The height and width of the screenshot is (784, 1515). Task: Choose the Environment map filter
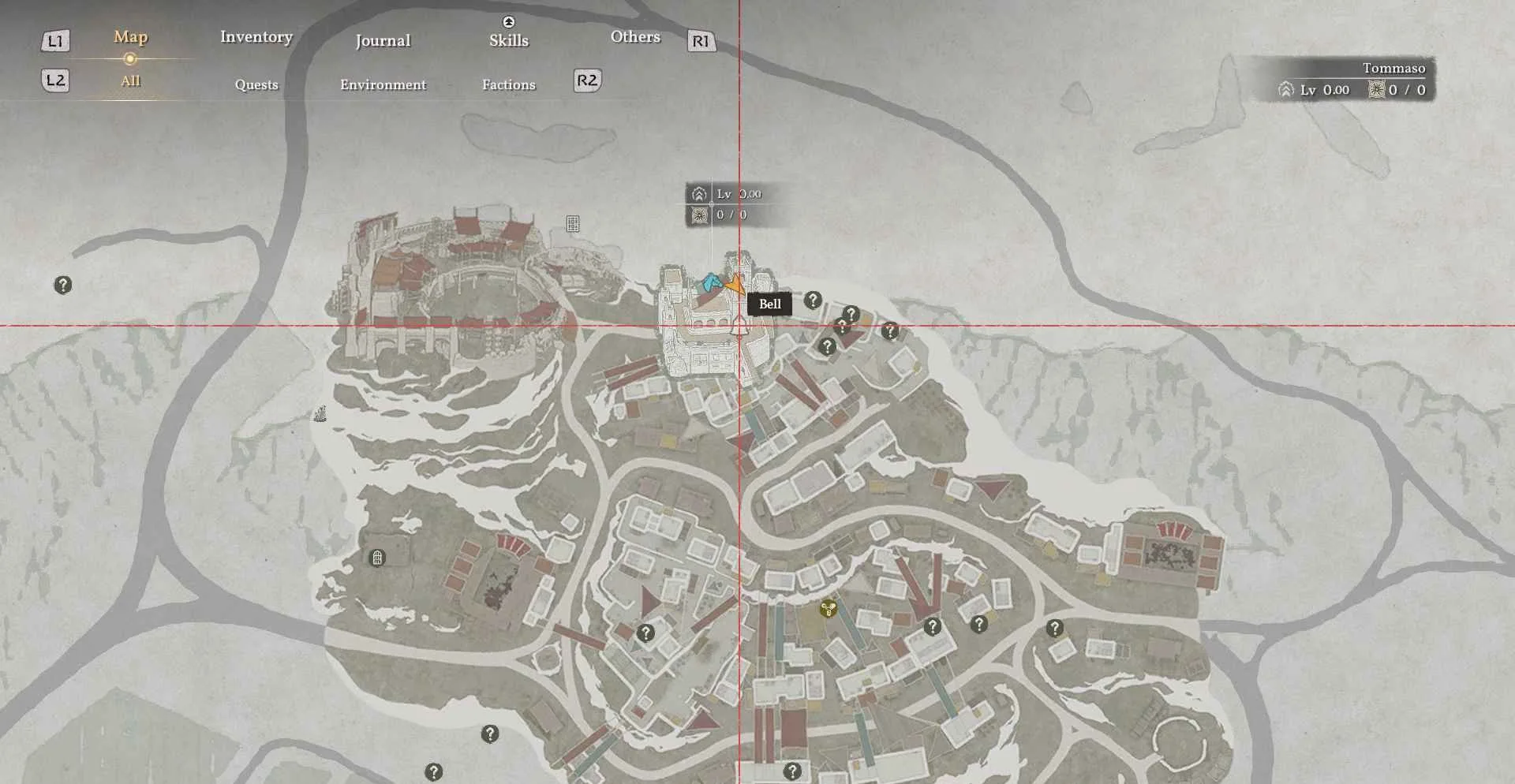click(383, 84)
